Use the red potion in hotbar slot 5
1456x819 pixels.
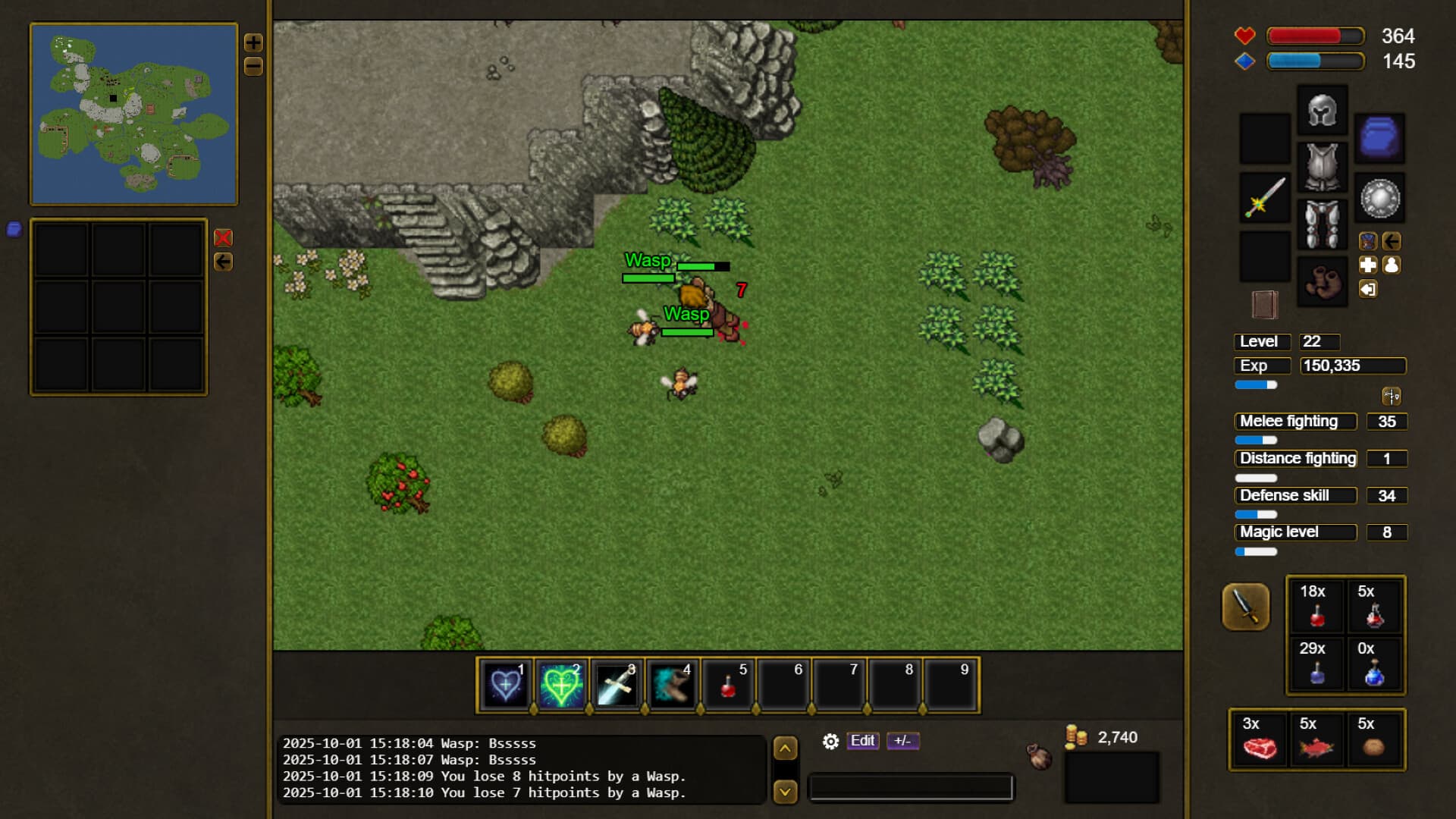(728, 685)
